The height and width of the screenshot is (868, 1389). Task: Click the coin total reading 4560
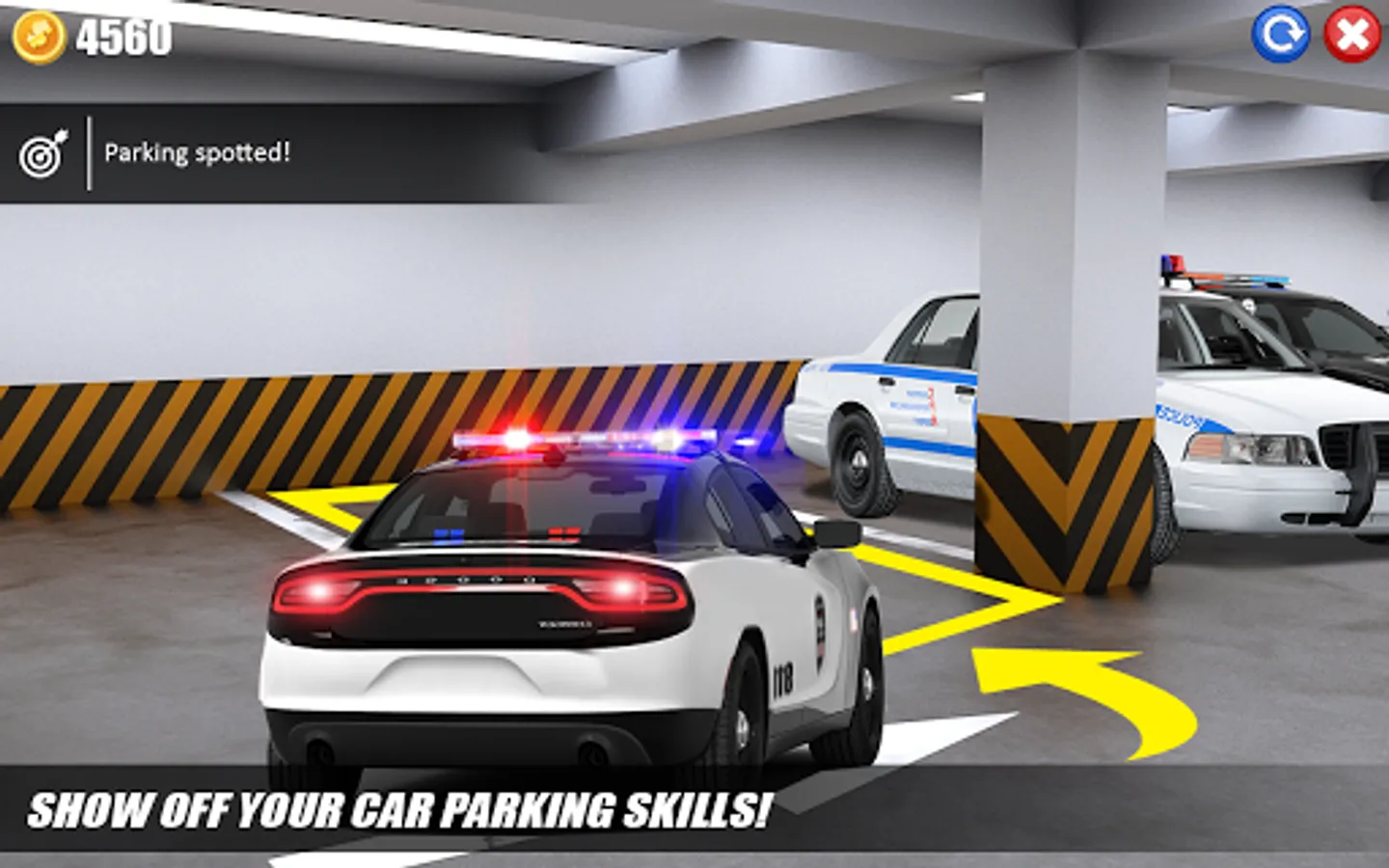coord(123,35)
